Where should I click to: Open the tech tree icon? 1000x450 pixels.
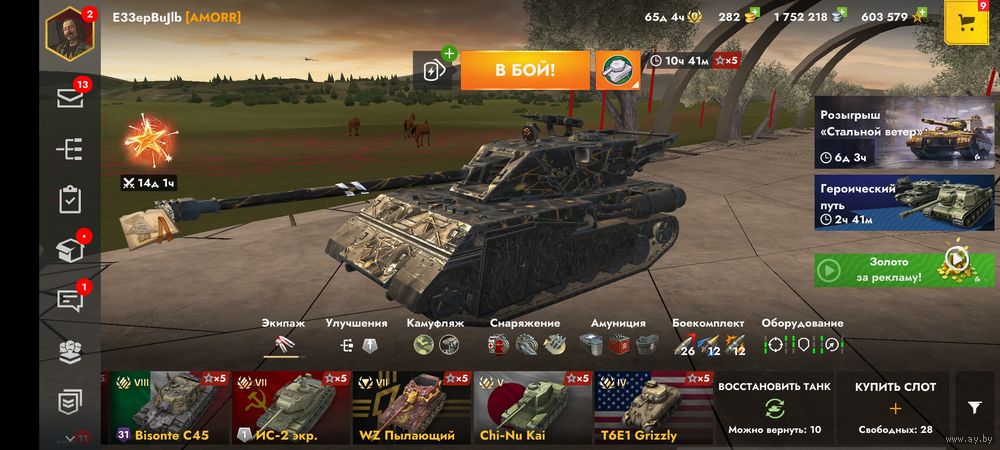pos(69,149)
